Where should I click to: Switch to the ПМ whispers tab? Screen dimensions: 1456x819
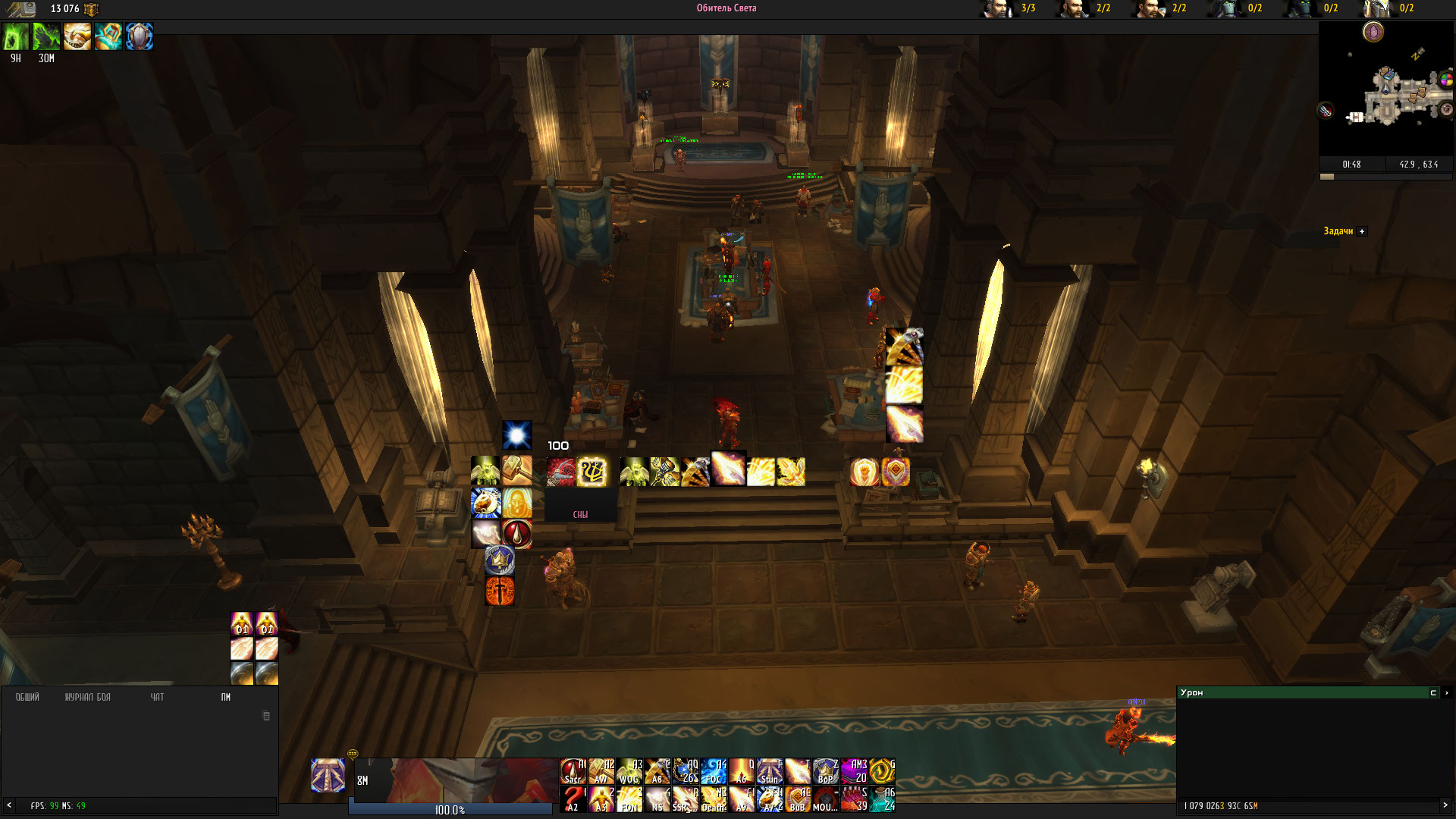[x=225, y=697]
